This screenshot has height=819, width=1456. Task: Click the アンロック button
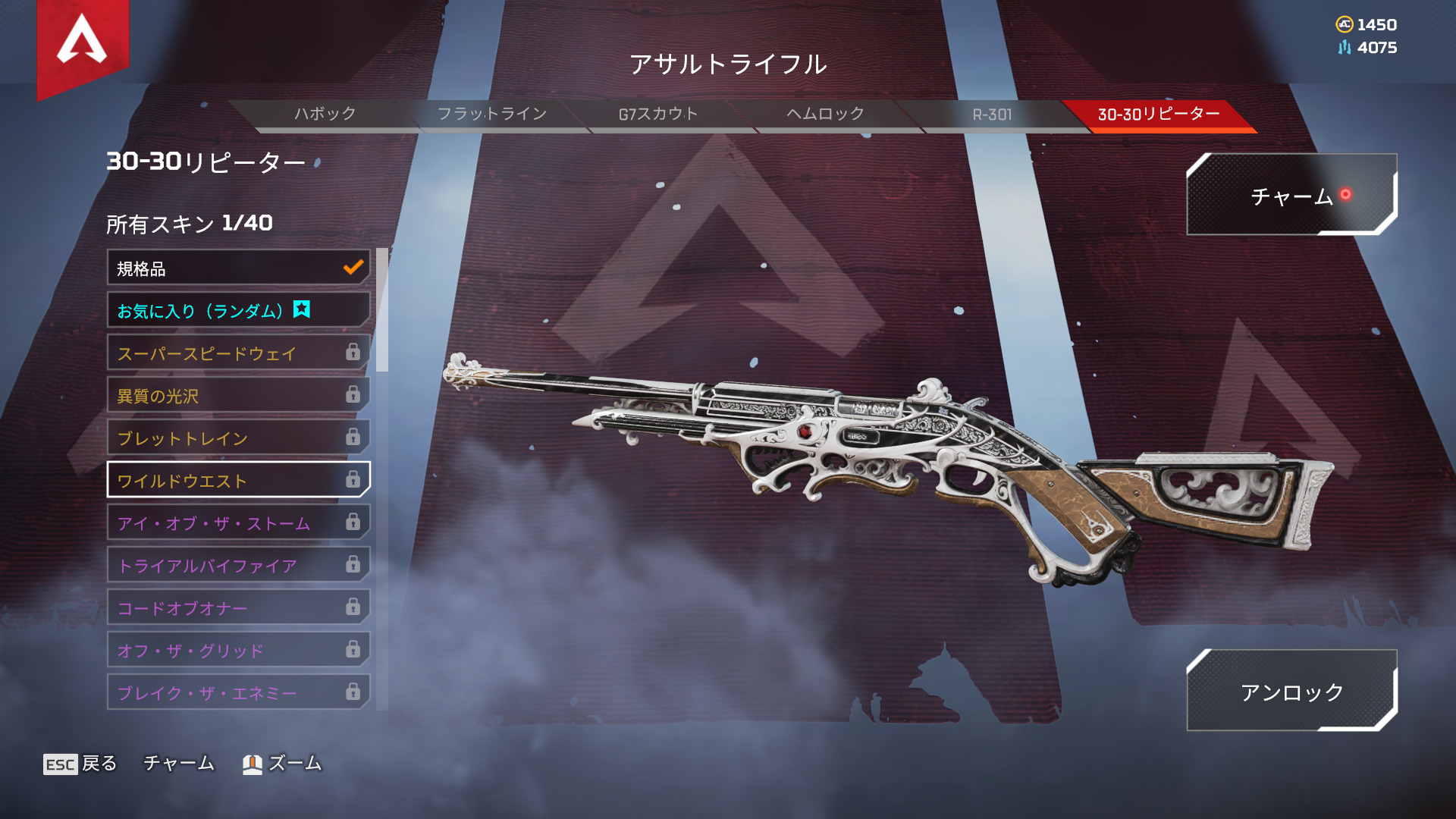[x=1291, y=691]
